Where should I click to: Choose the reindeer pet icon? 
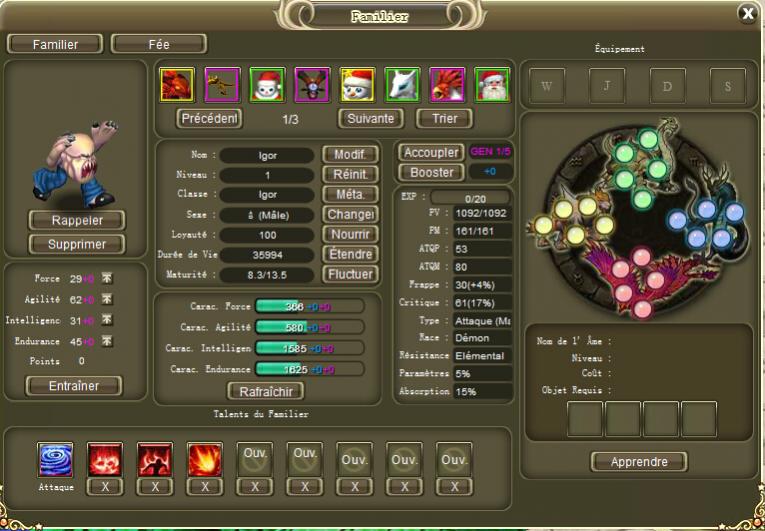312,84
